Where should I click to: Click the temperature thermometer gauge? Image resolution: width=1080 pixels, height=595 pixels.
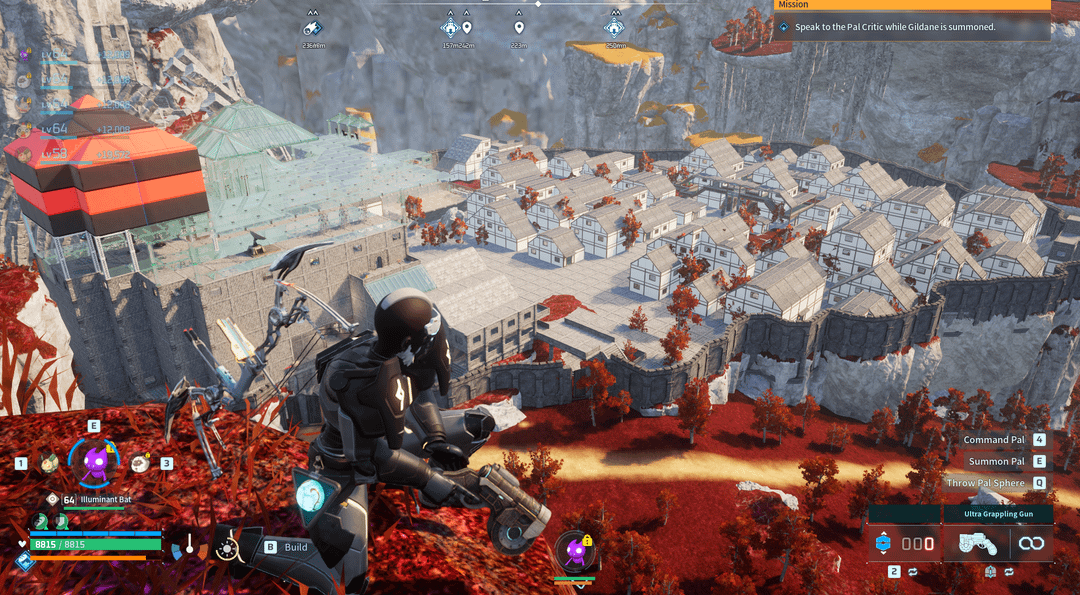(x=187, y=546)
